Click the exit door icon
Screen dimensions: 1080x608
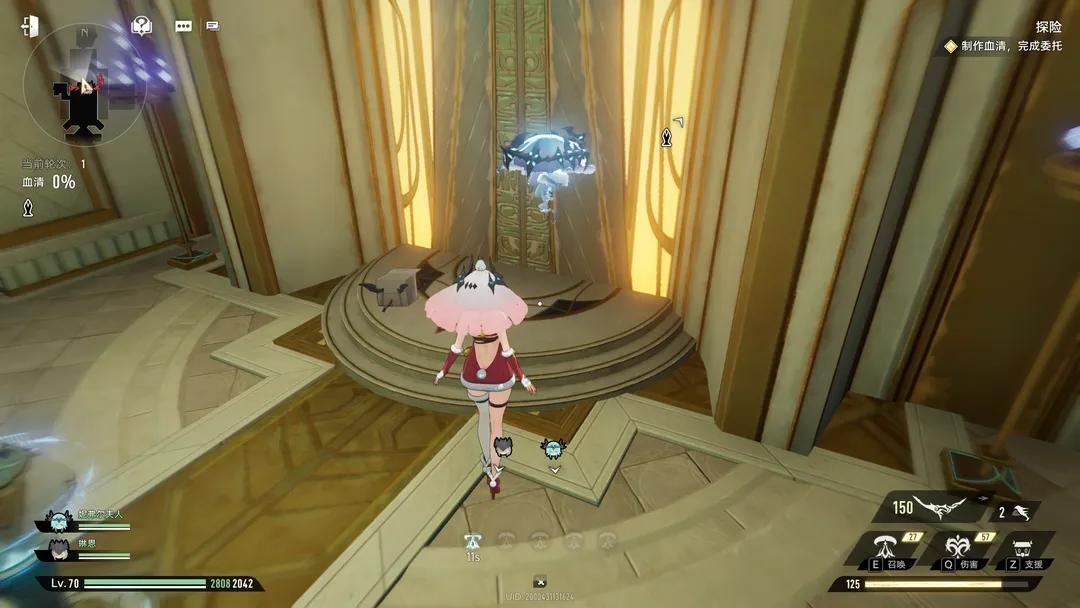tap(30, 27)
